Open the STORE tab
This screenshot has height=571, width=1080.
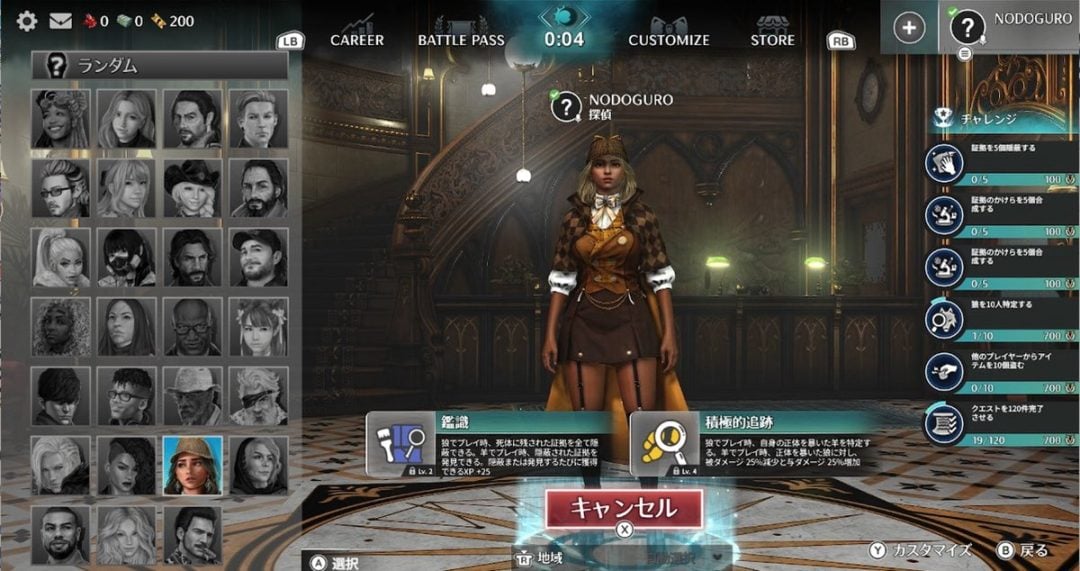[x=773, y=40]
